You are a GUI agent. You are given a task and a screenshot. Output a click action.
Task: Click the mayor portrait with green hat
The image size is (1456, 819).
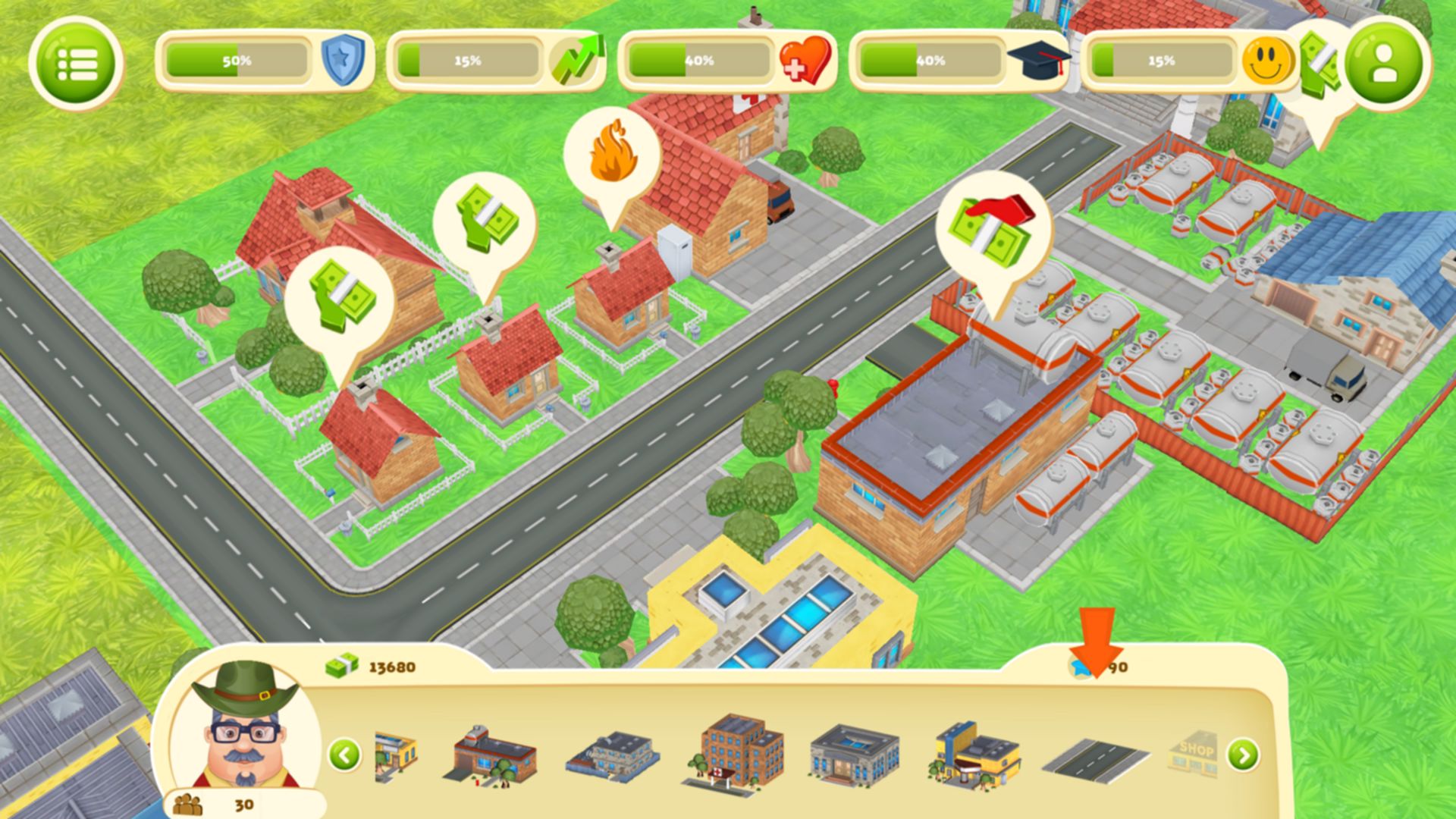pos(244,730)
